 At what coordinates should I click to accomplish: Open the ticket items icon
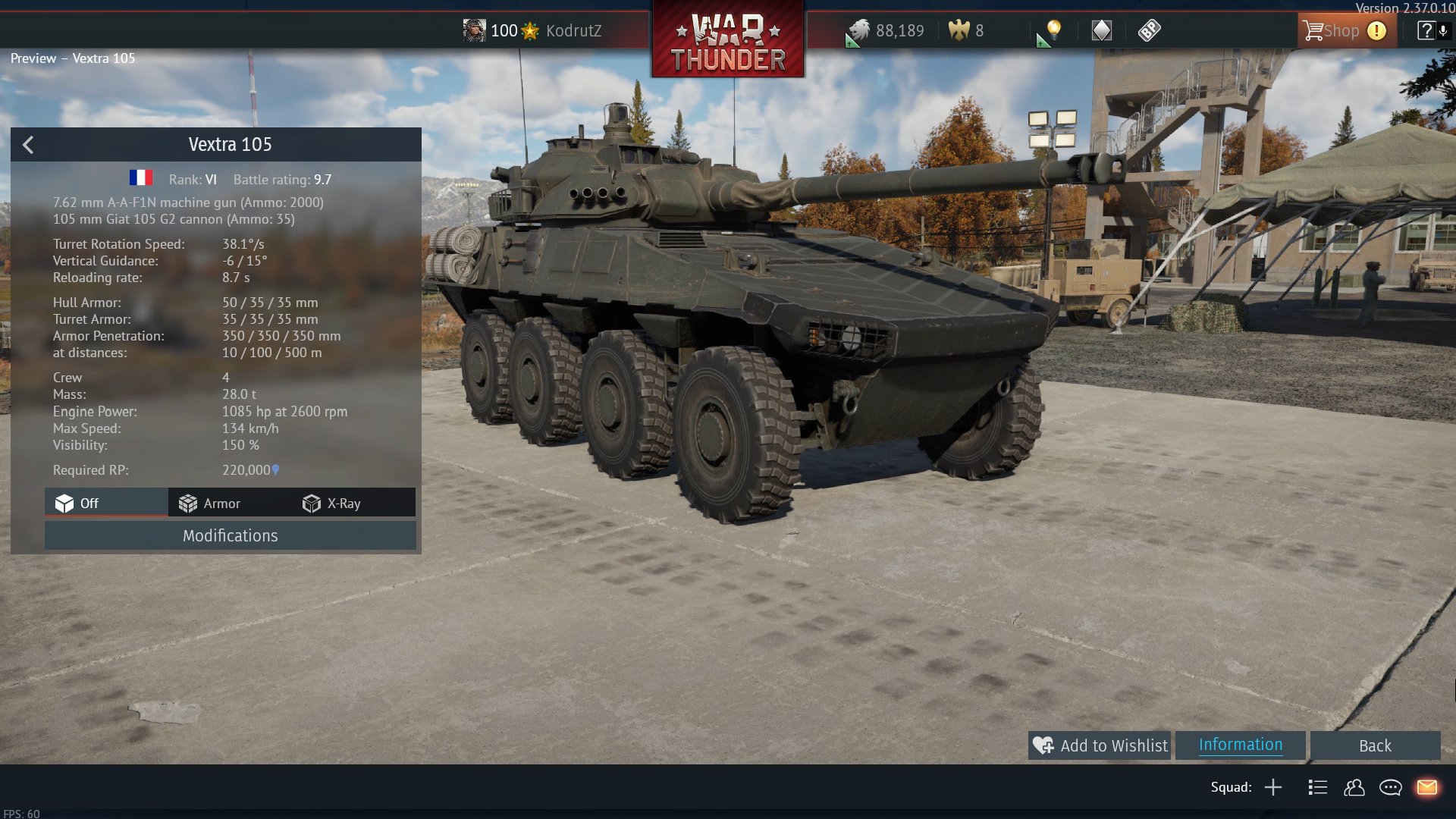[1149, 30]
